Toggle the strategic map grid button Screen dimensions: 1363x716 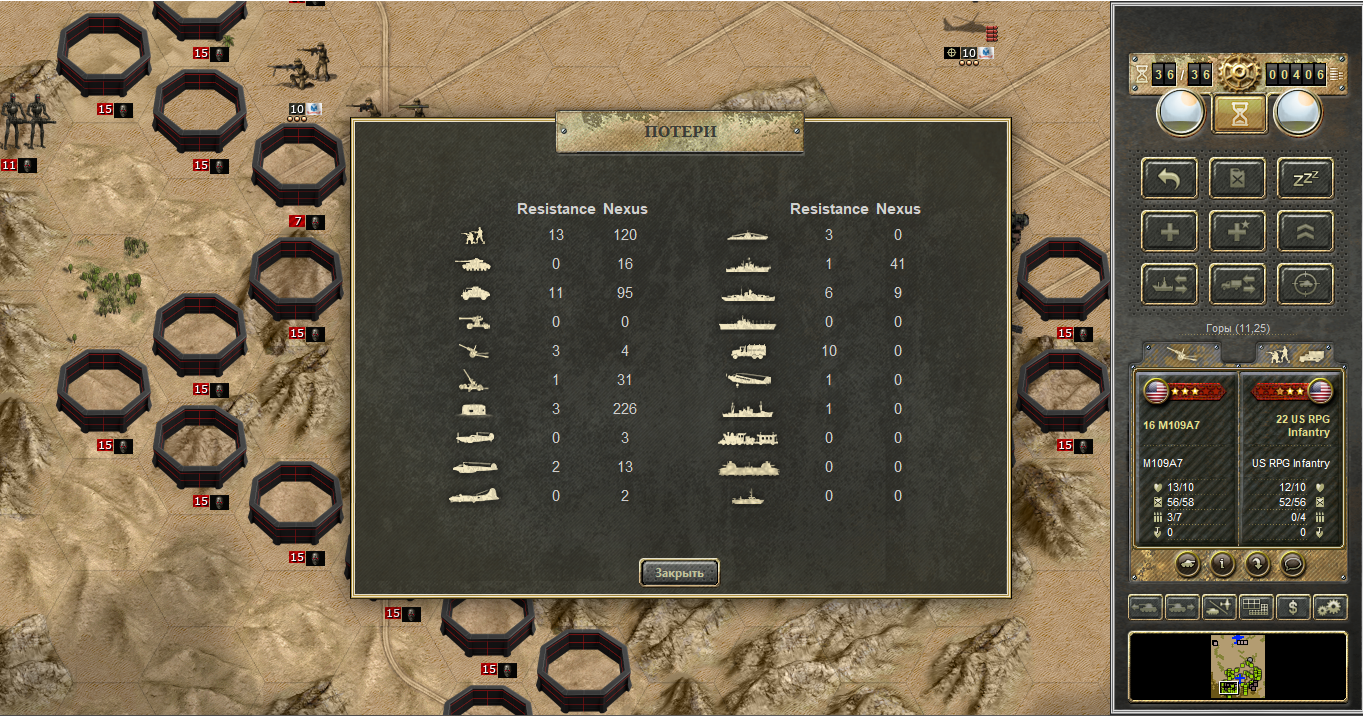1256,607
